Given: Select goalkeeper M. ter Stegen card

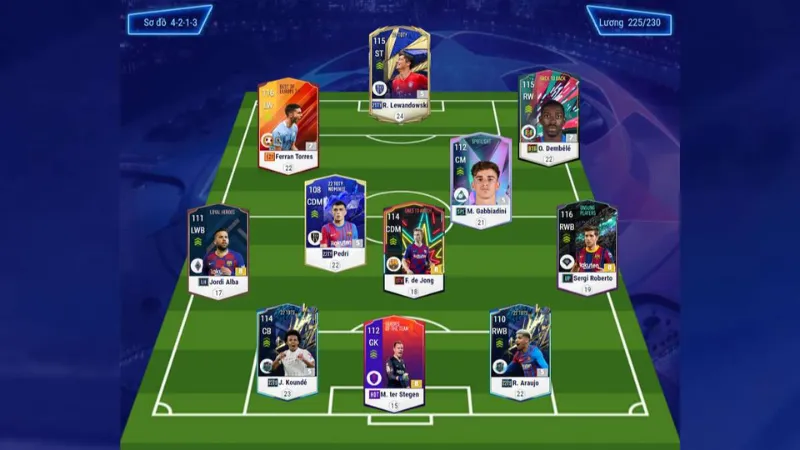Looking at the screenshot, I should (394, 360).
